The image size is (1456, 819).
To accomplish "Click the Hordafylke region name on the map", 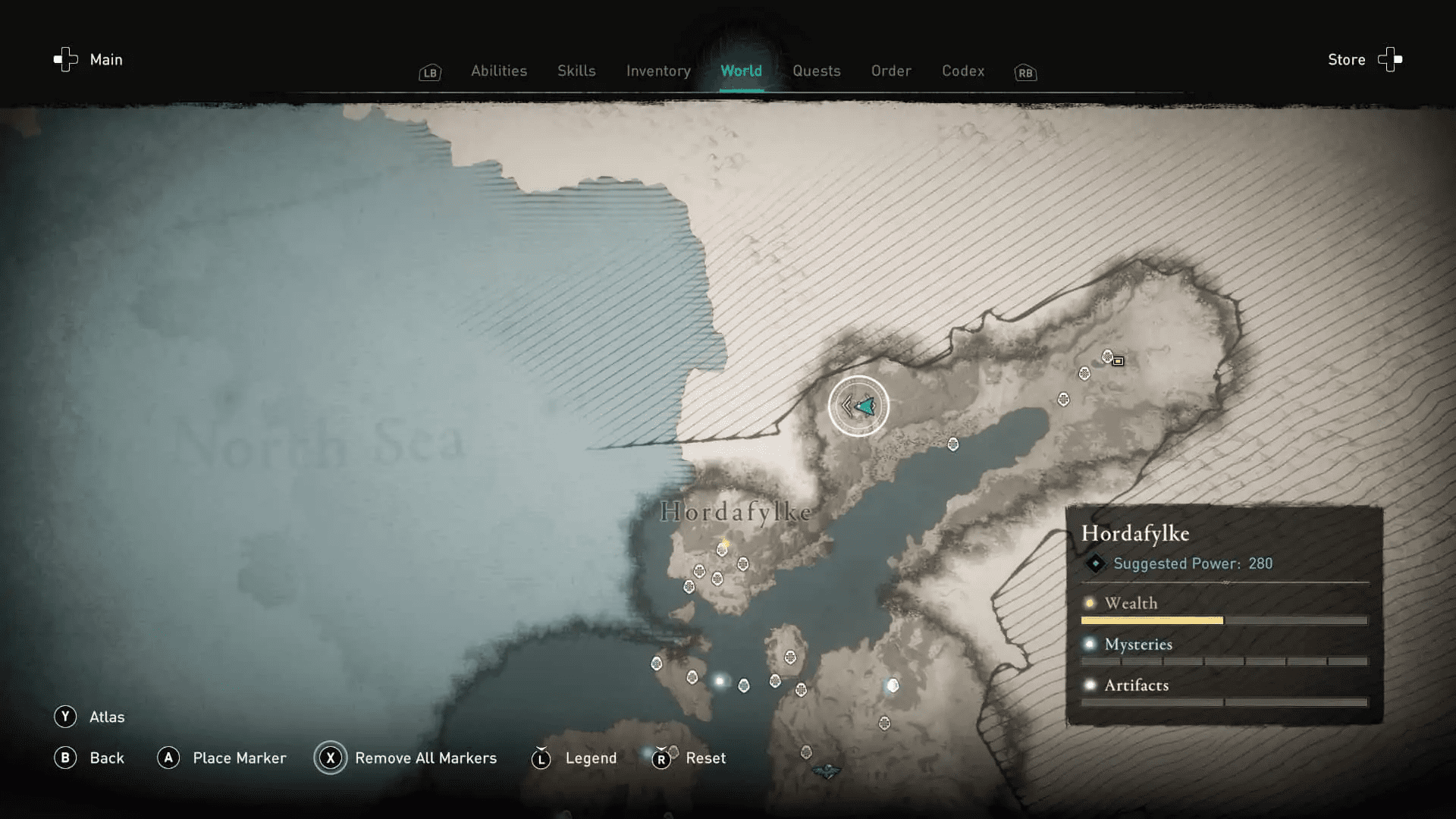I will pyautogui.click(x=735, y=512).
